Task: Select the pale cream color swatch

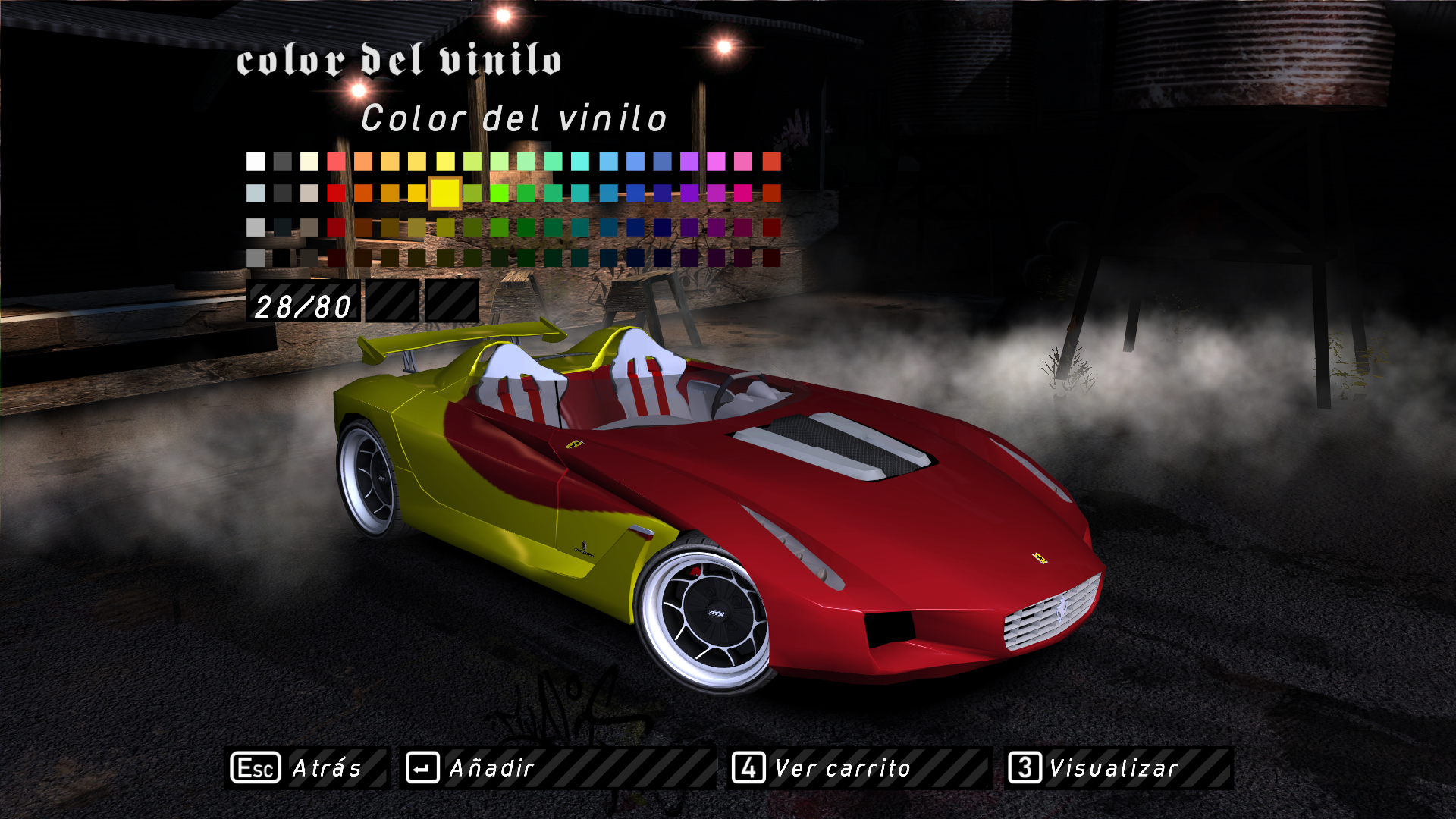Action: coord(309,161)
